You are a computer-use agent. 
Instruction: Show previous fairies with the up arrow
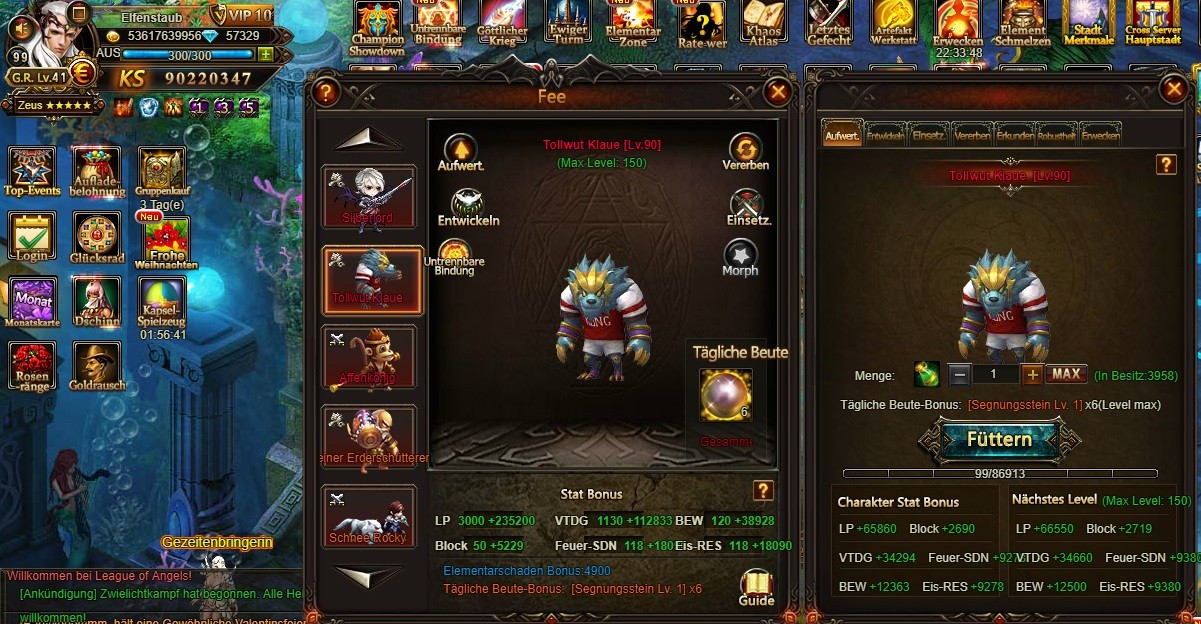click(x=368, y=139)
